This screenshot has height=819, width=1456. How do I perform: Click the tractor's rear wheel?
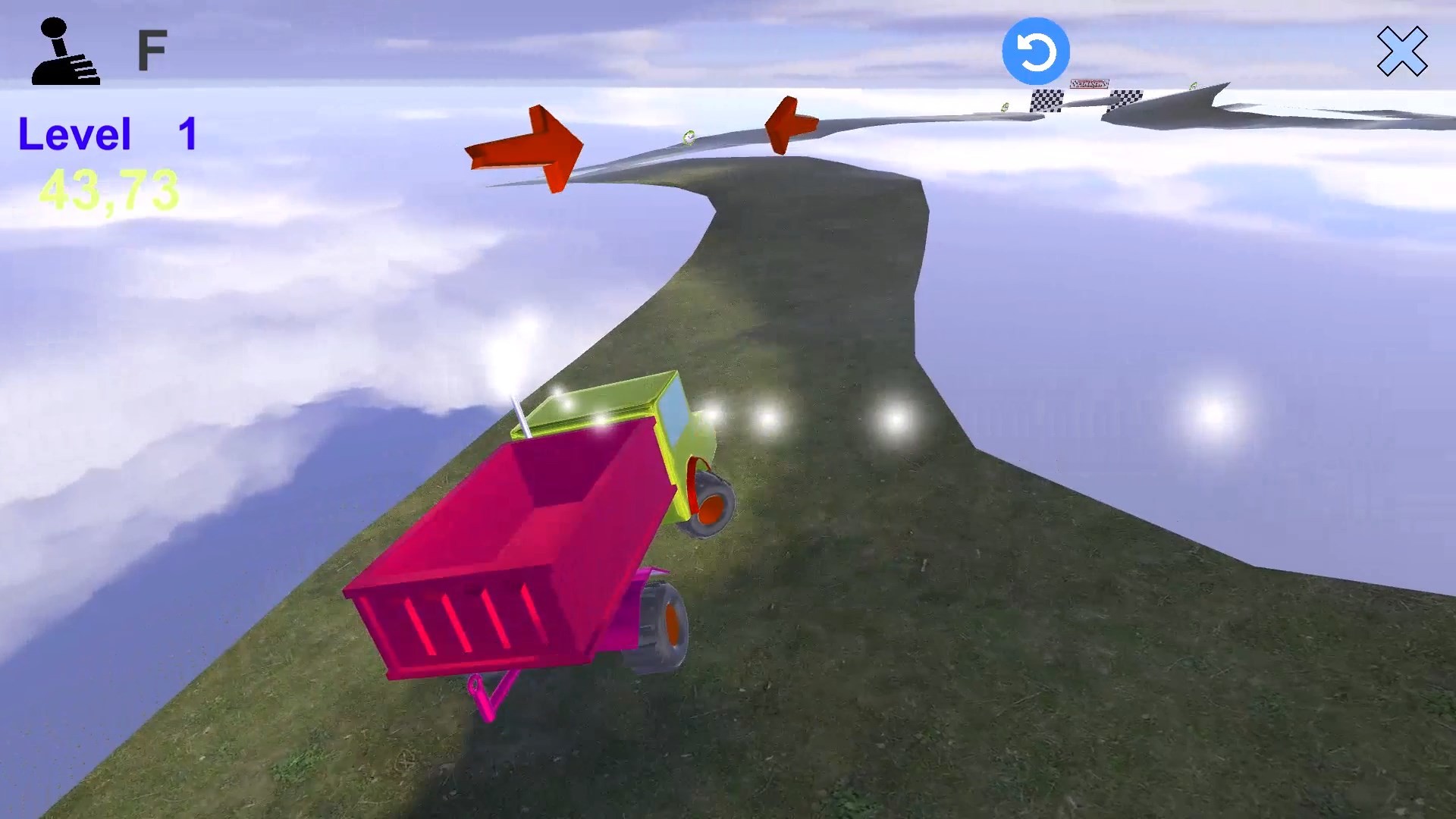(713, 504)
